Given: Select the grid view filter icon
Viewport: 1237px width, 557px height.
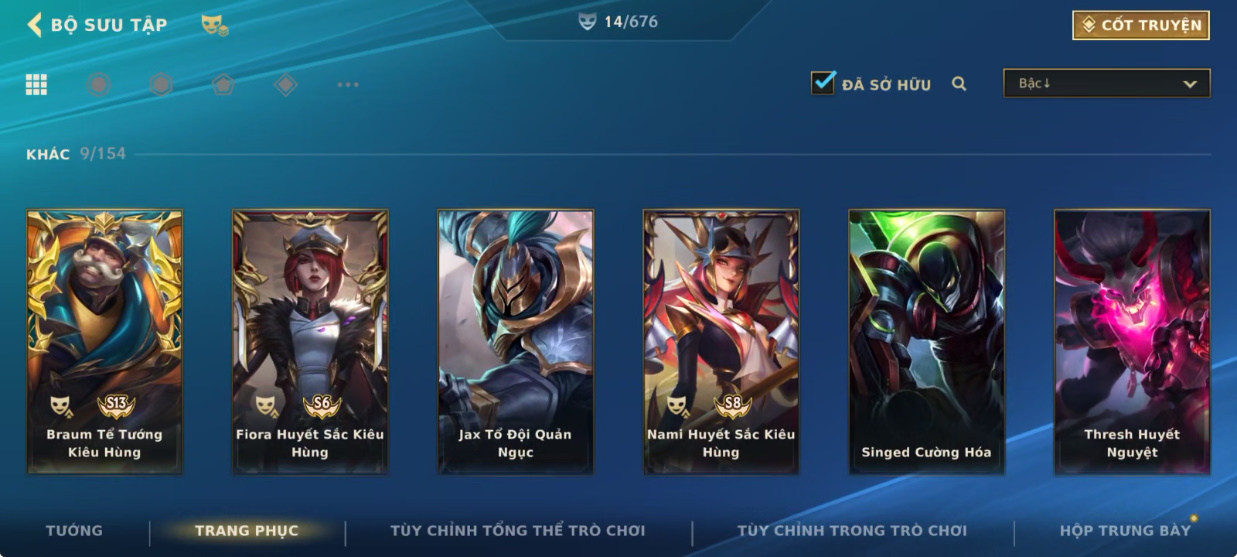Looking at the screenshot, I should coord(37,85).
